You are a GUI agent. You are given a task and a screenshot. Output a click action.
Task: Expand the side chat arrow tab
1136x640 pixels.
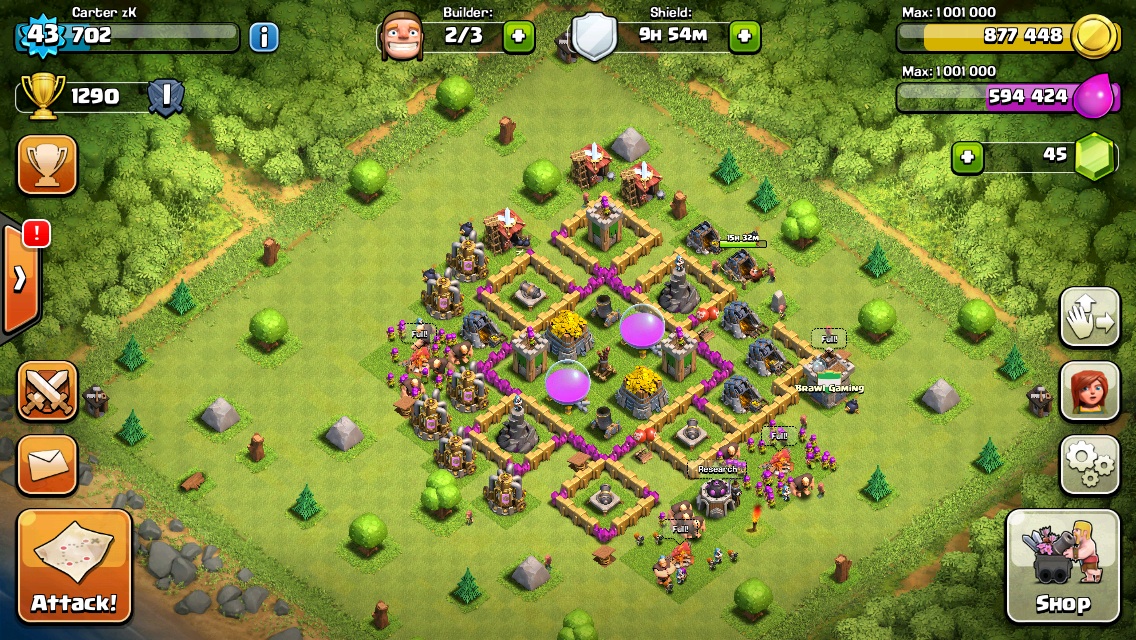tap(20, 280)
